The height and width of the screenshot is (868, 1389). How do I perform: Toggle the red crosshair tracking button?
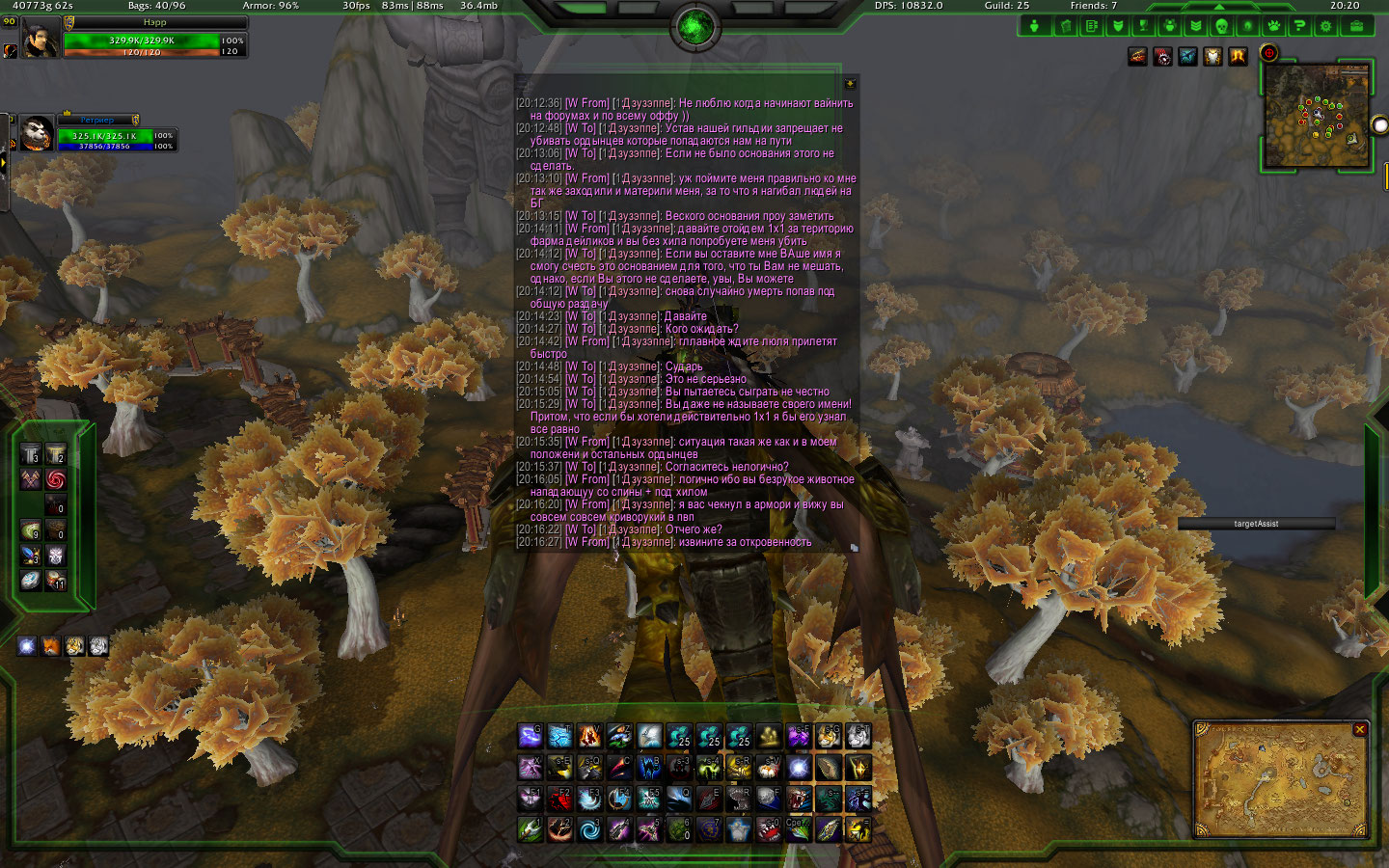point(1268,53)
